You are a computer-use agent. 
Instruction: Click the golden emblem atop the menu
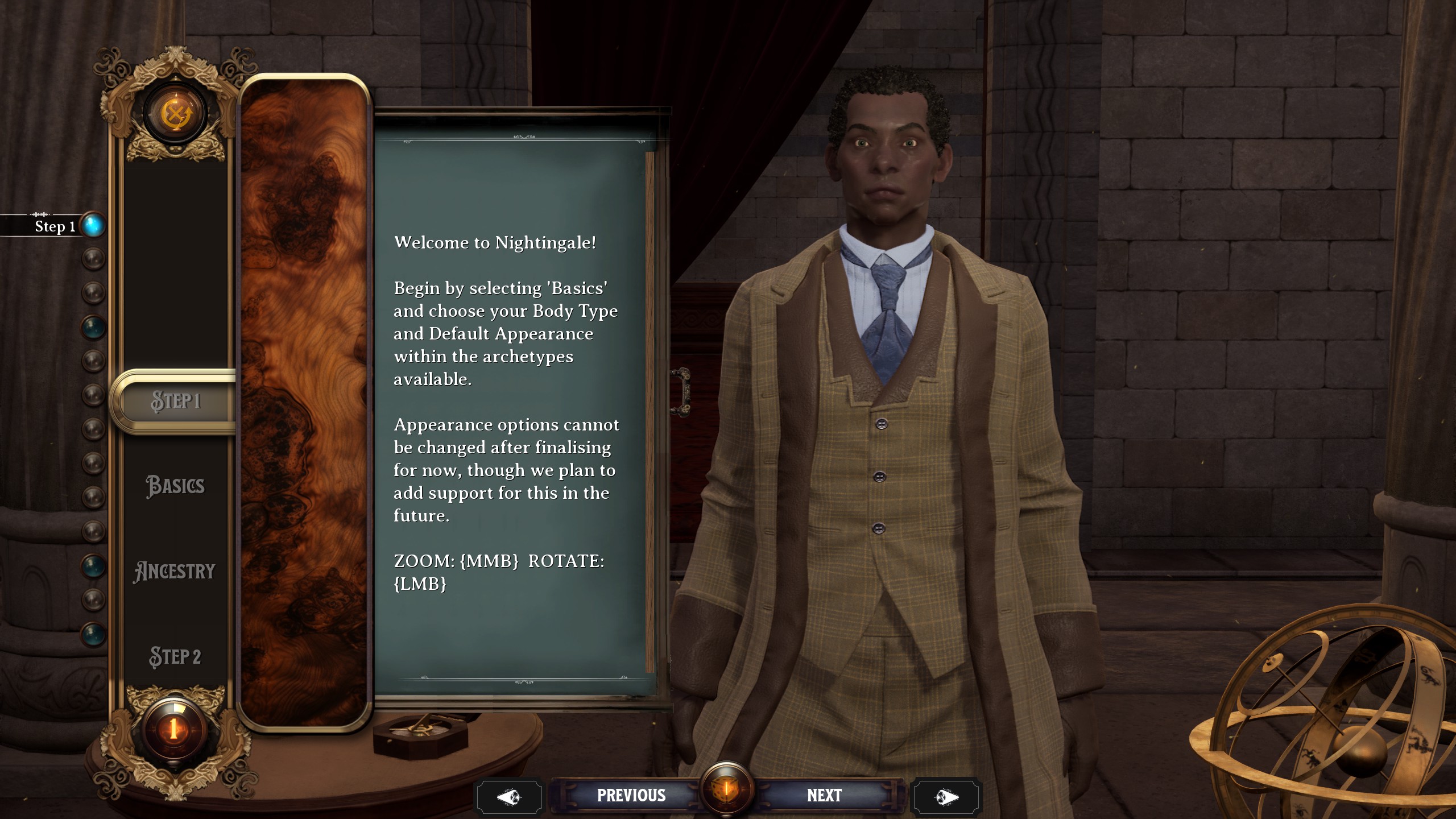tap(175, 114)
